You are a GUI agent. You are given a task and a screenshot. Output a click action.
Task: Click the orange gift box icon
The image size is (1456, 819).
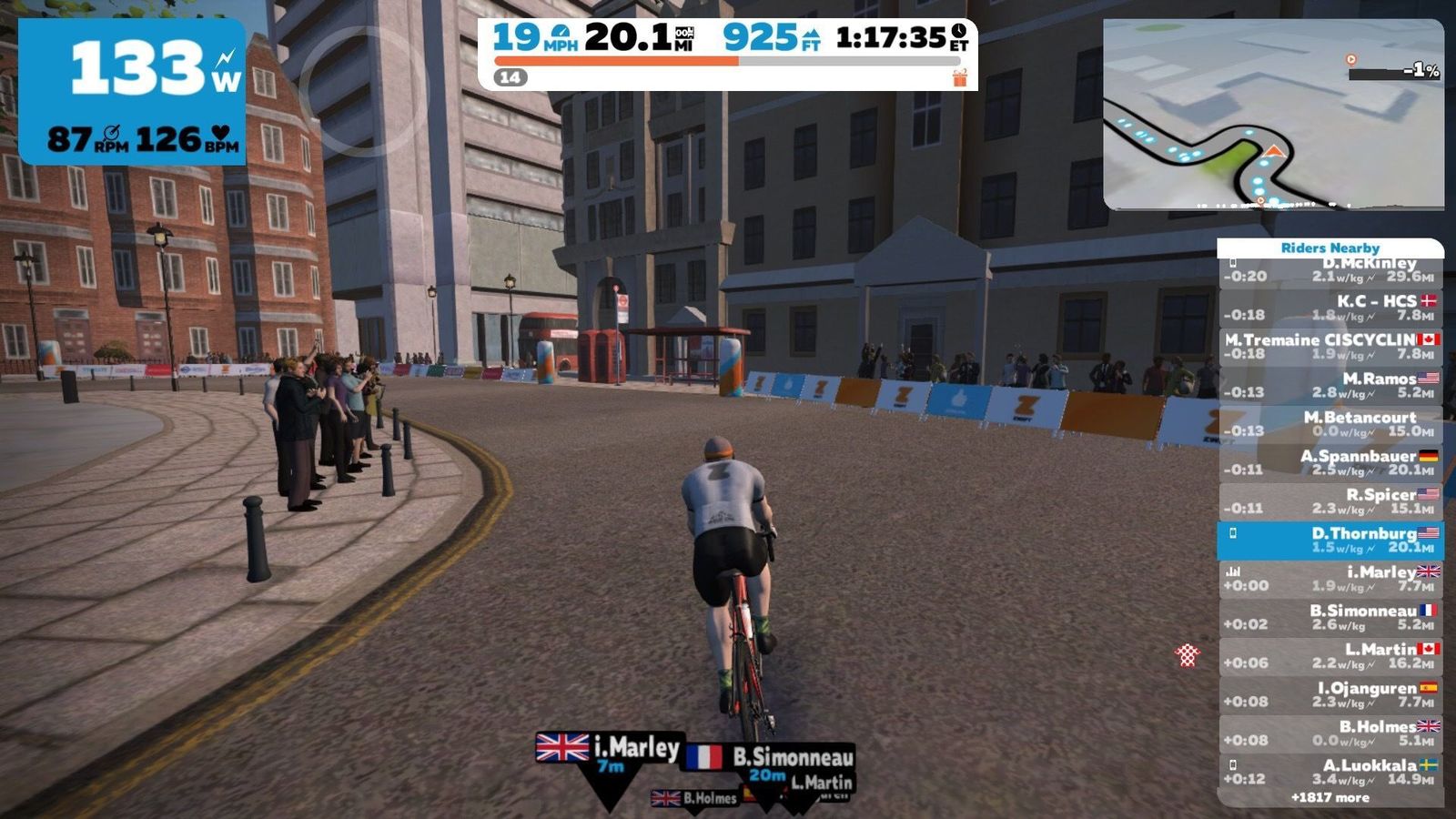tap(960, 77)
